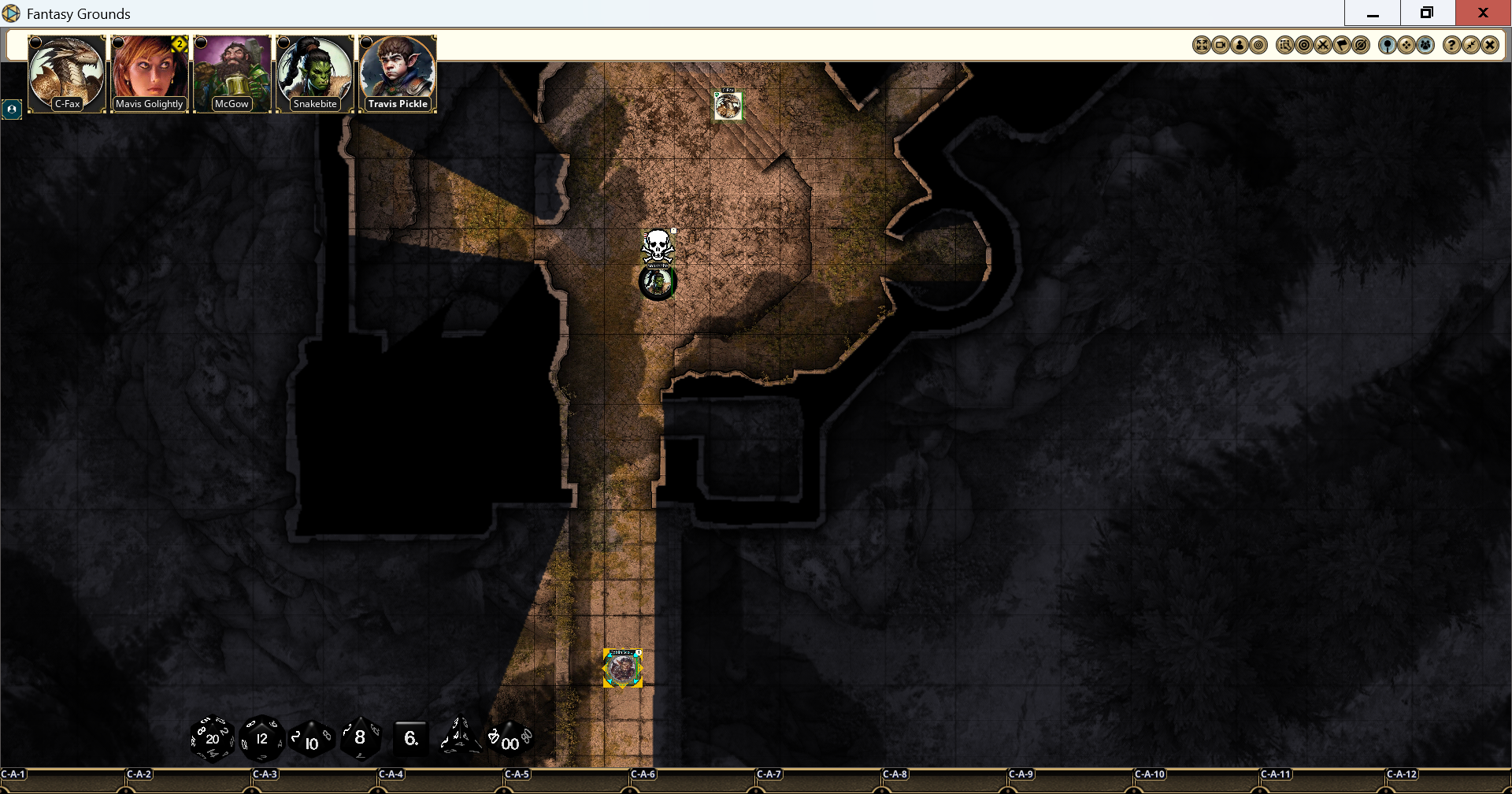The width and height of the screenshot is (1512, 794).
Task: Roll the d8 die
Action: [360, 738]
